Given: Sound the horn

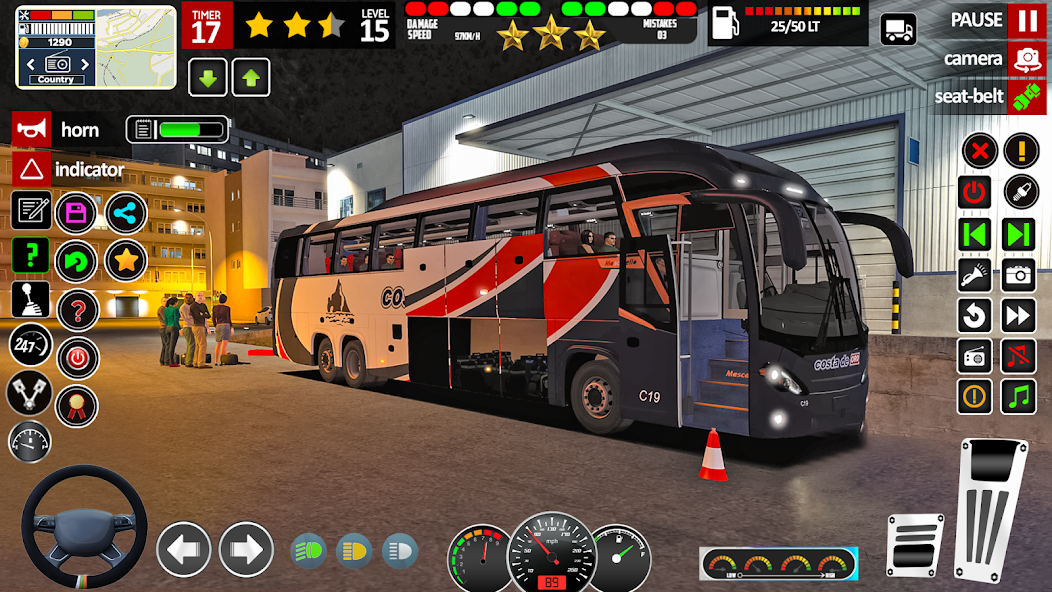Looking at the screenshot, I should click(x=31, y=129).
